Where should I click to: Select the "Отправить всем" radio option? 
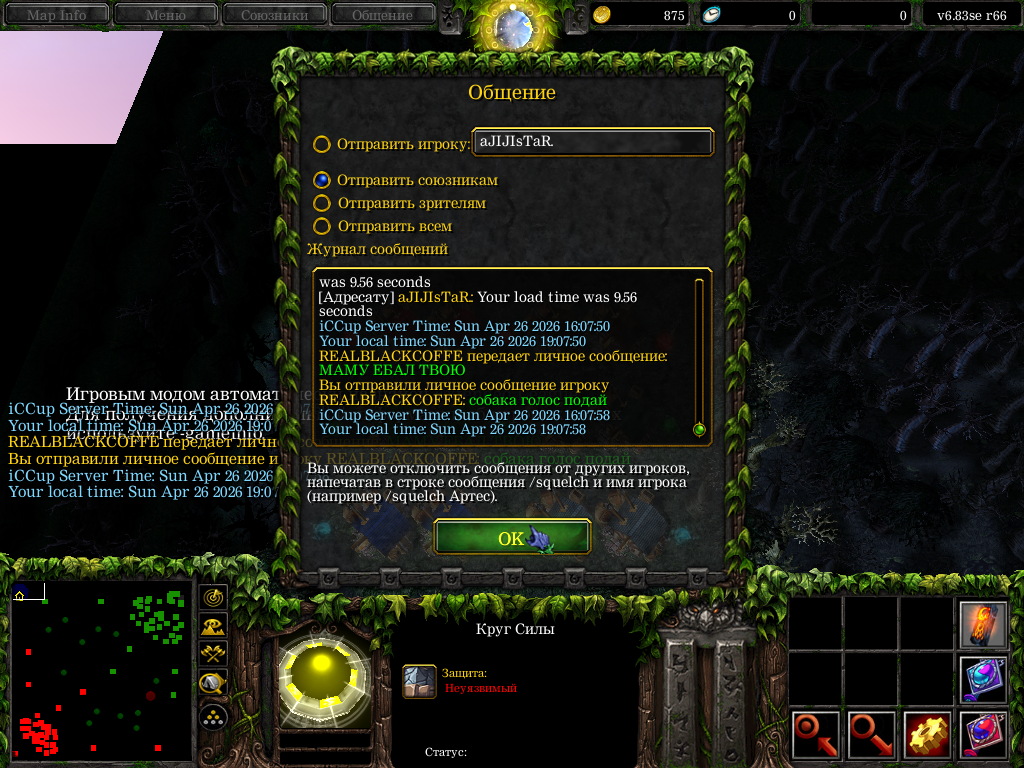point(322,227)
